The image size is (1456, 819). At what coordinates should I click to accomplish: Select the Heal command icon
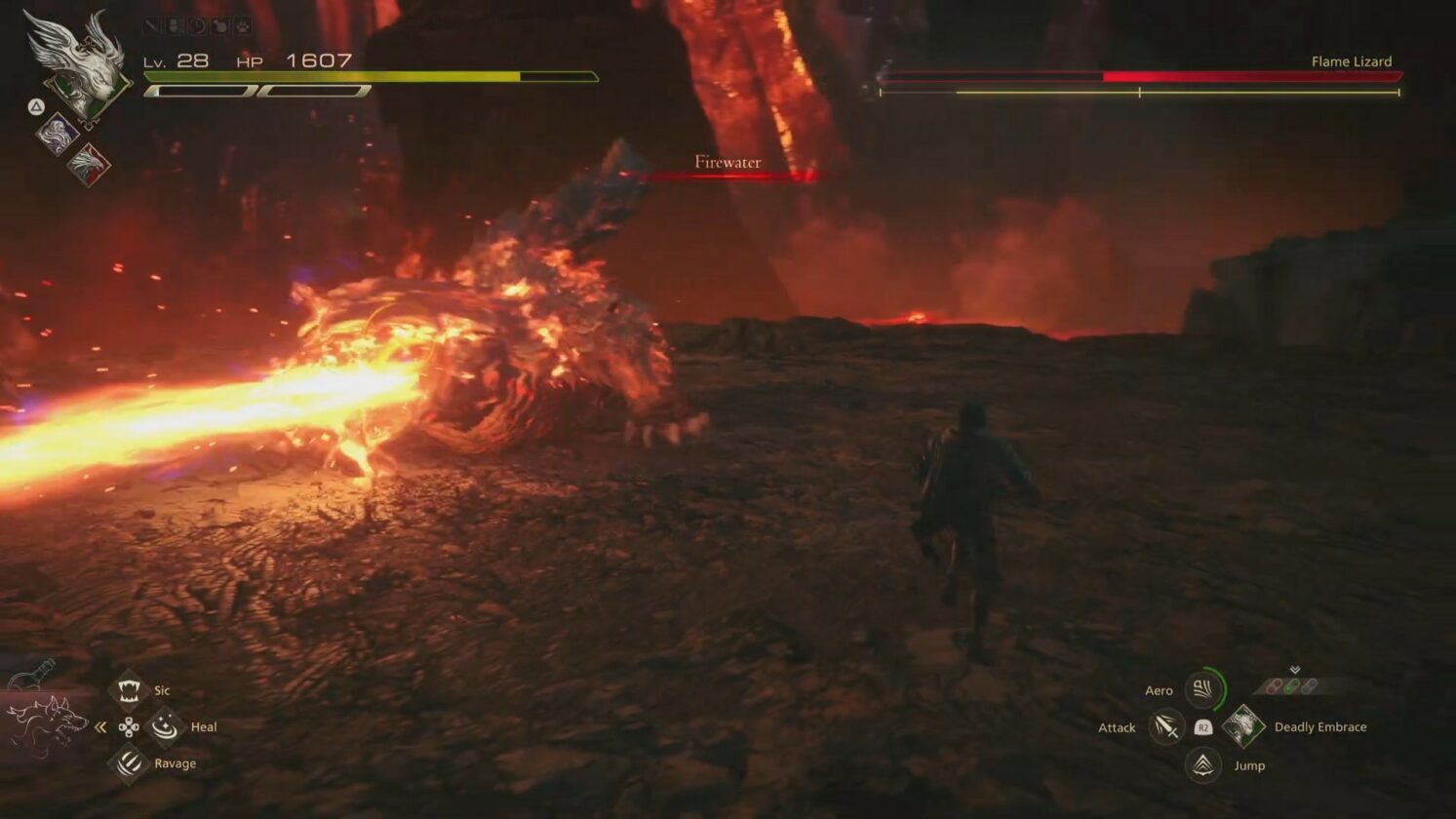[x=164, y=728]
